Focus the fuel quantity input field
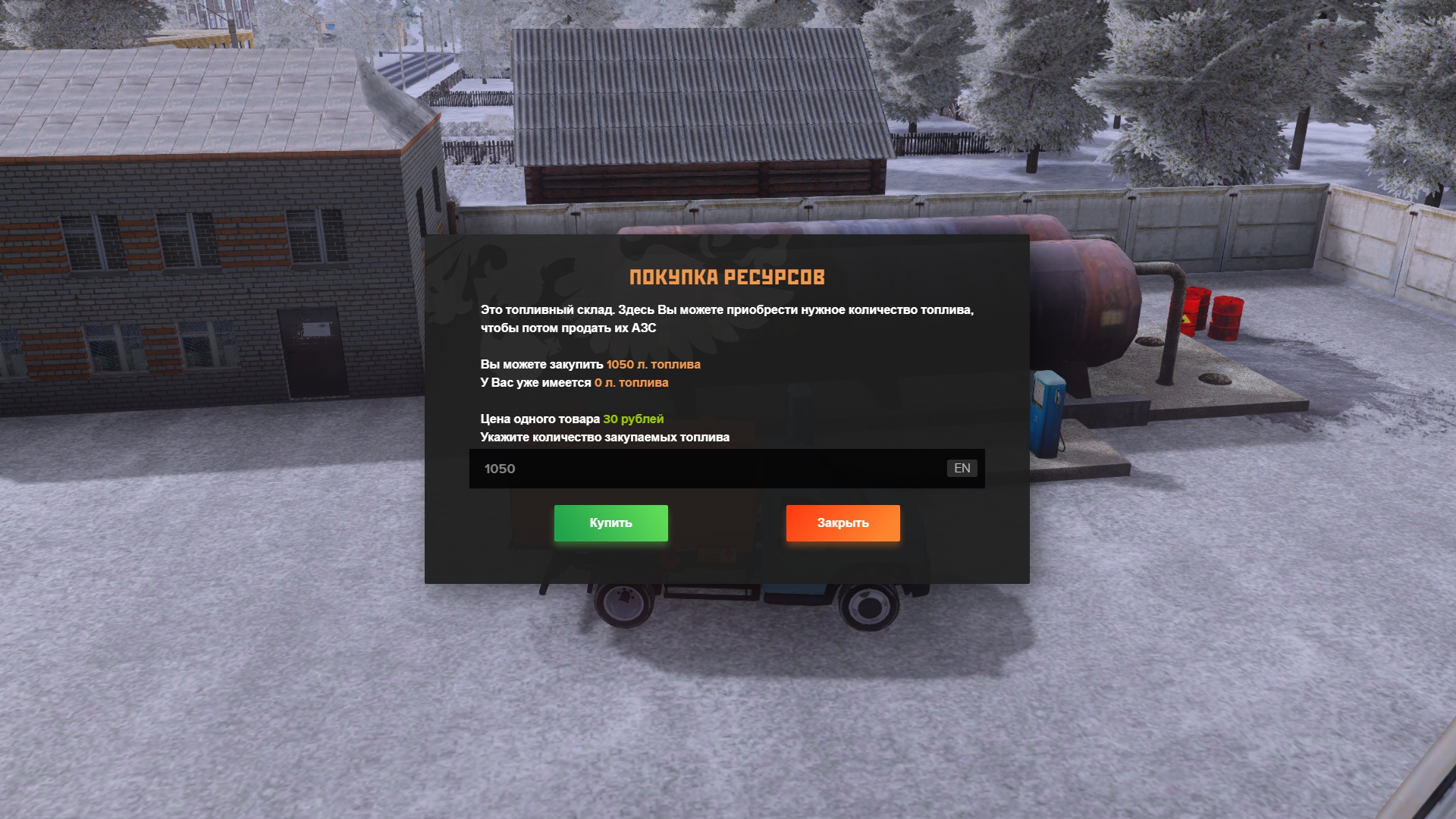 pyautogui.click(x=705, y=469)
